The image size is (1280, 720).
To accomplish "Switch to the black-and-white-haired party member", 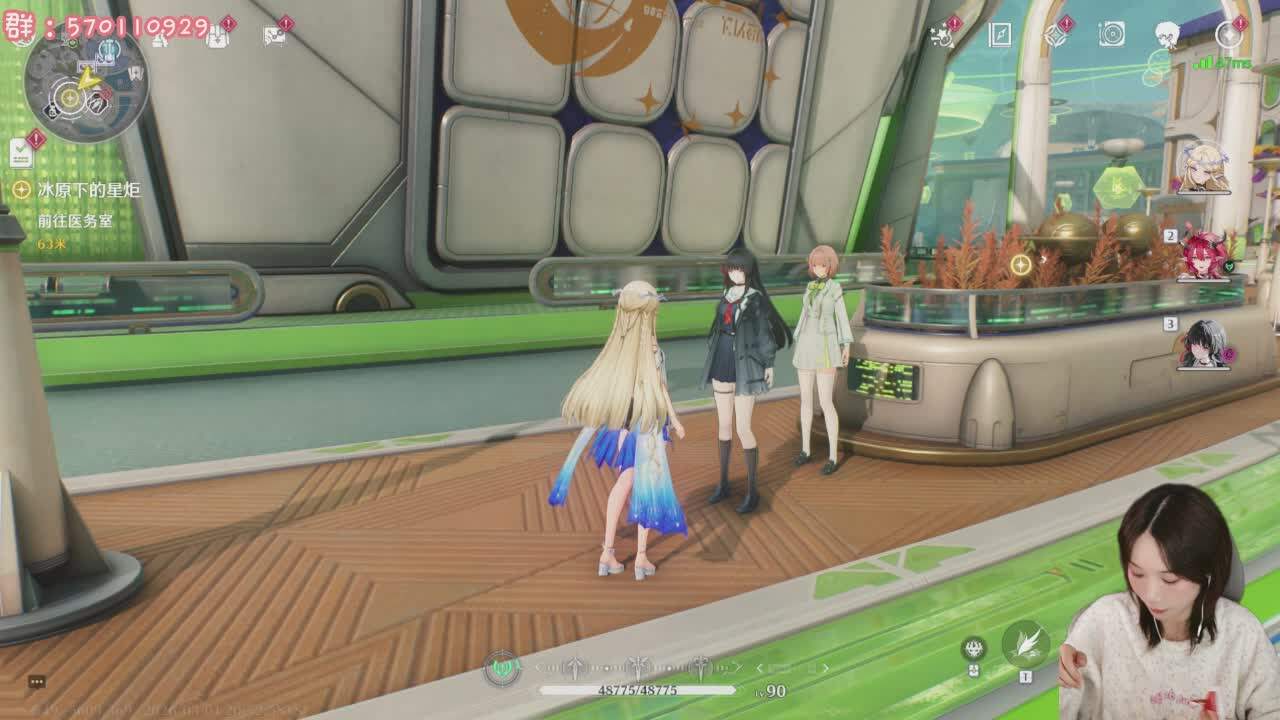I will click(1204, 344).
